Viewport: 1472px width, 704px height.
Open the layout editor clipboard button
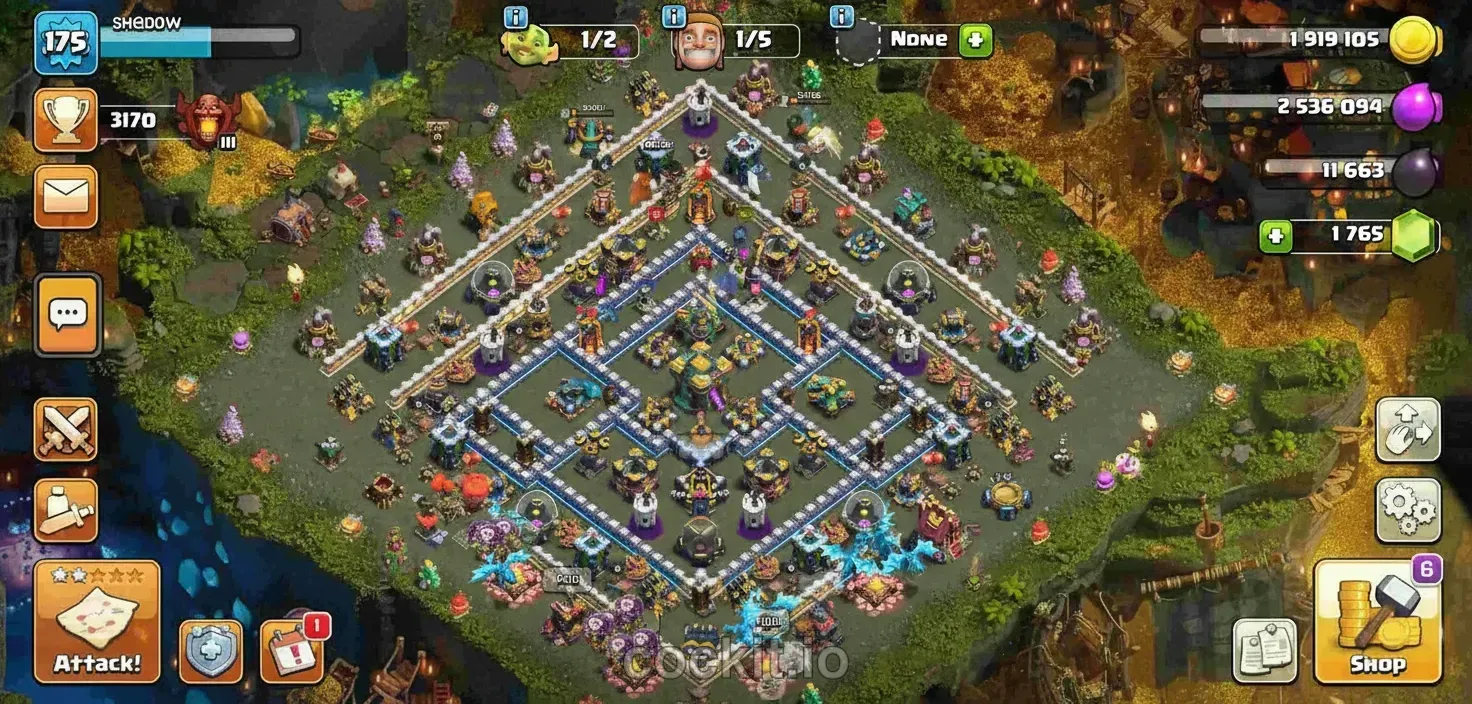click(1264, 651)
